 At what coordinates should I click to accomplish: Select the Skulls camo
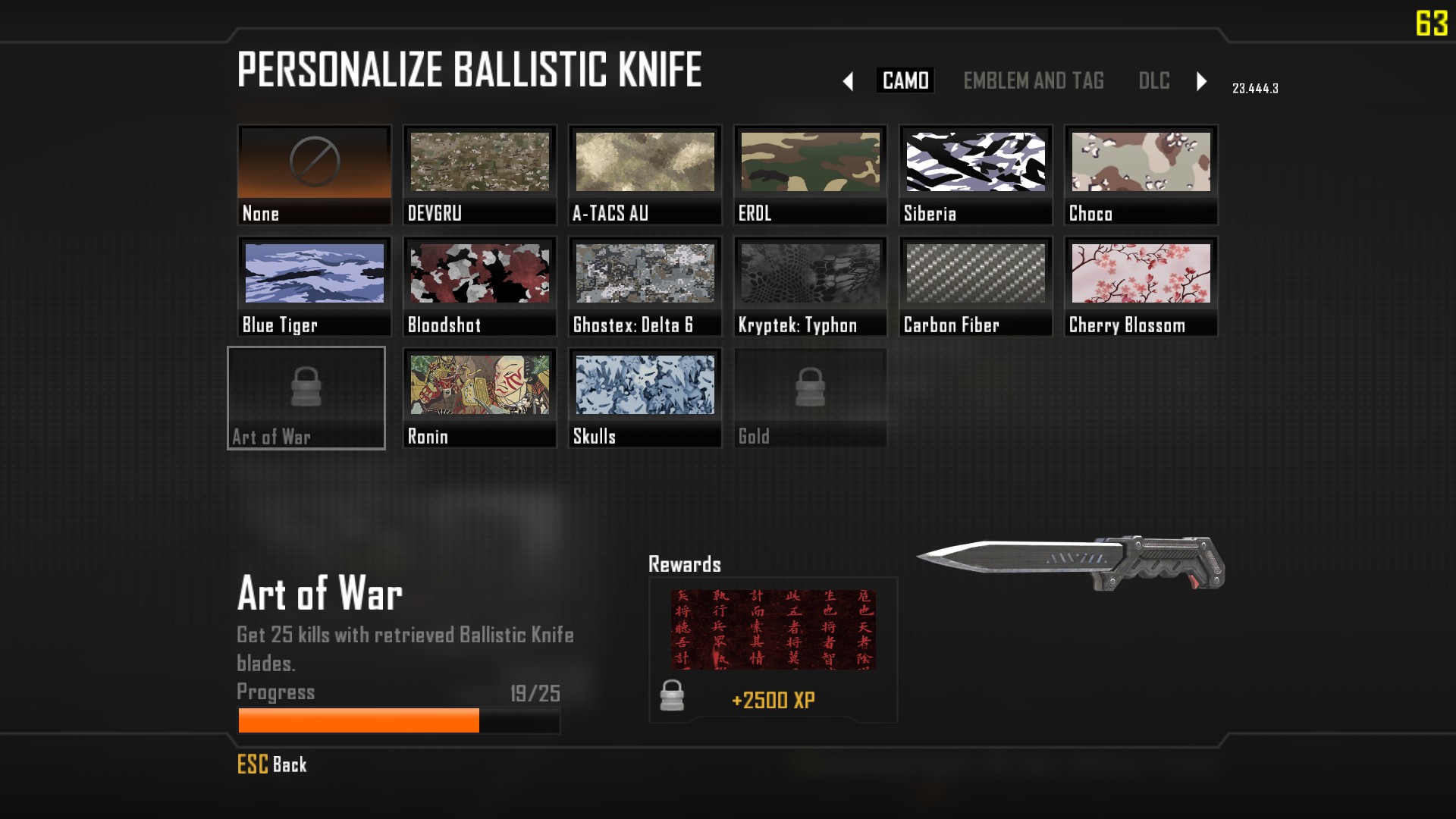click(645, 397)
